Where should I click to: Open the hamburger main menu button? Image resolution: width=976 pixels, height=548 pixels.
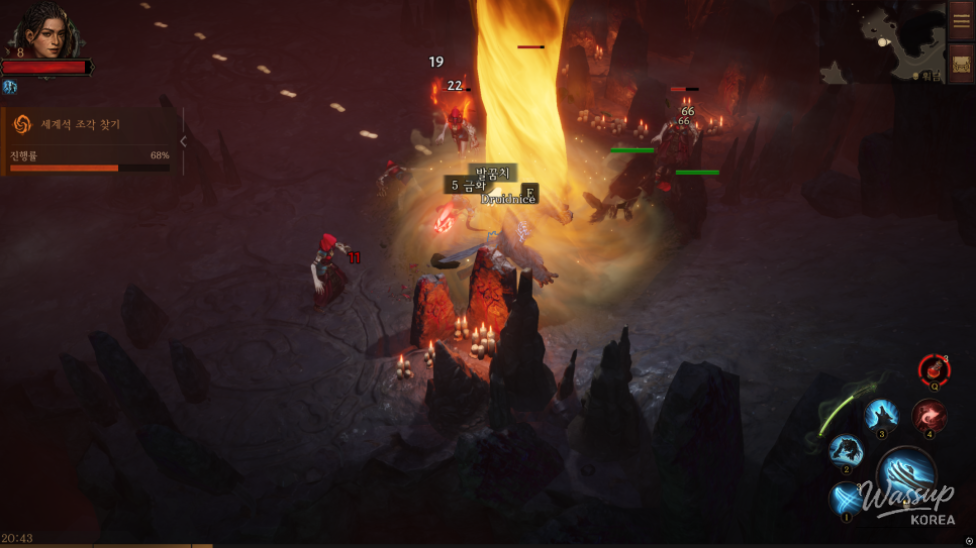pos(961,21)
